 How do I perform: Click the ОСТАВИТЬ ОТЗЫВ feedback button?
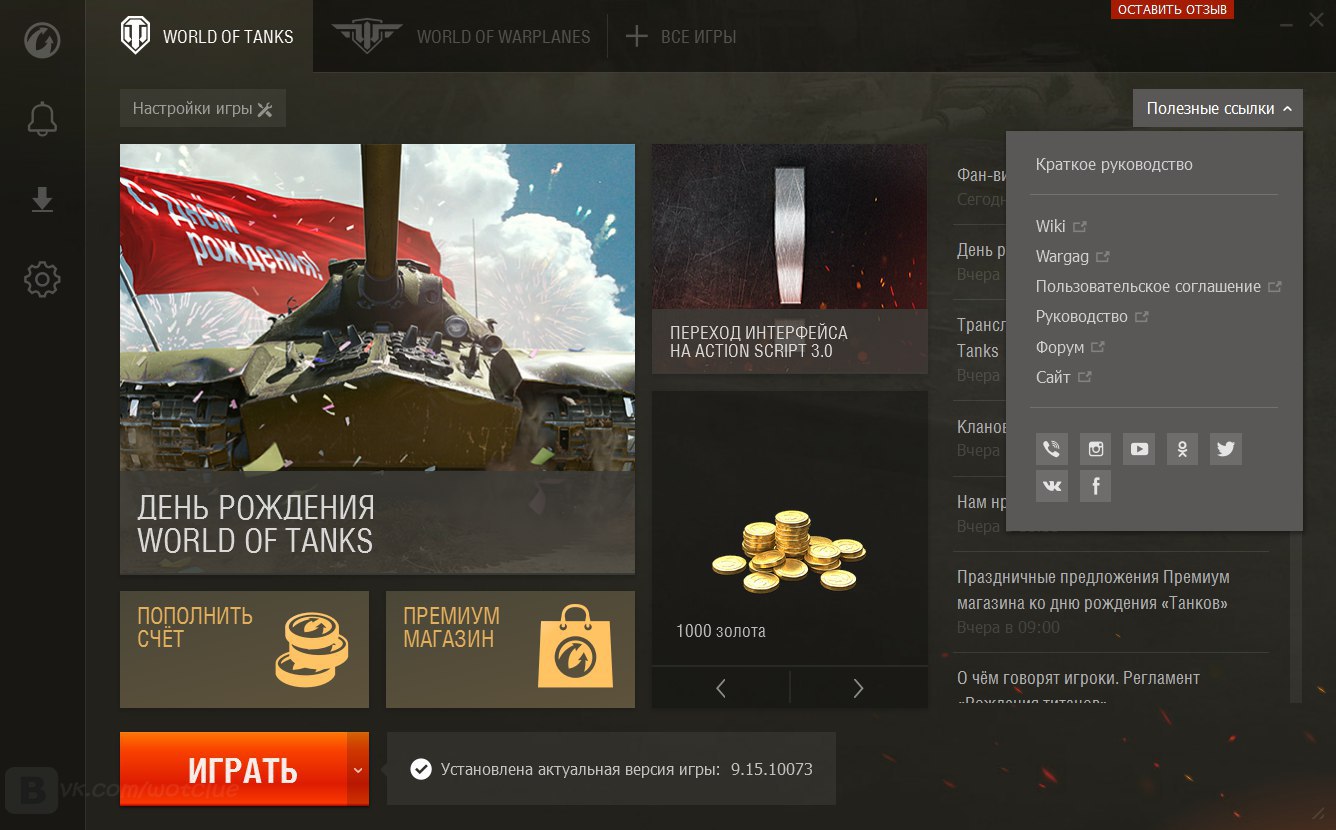1172,10
